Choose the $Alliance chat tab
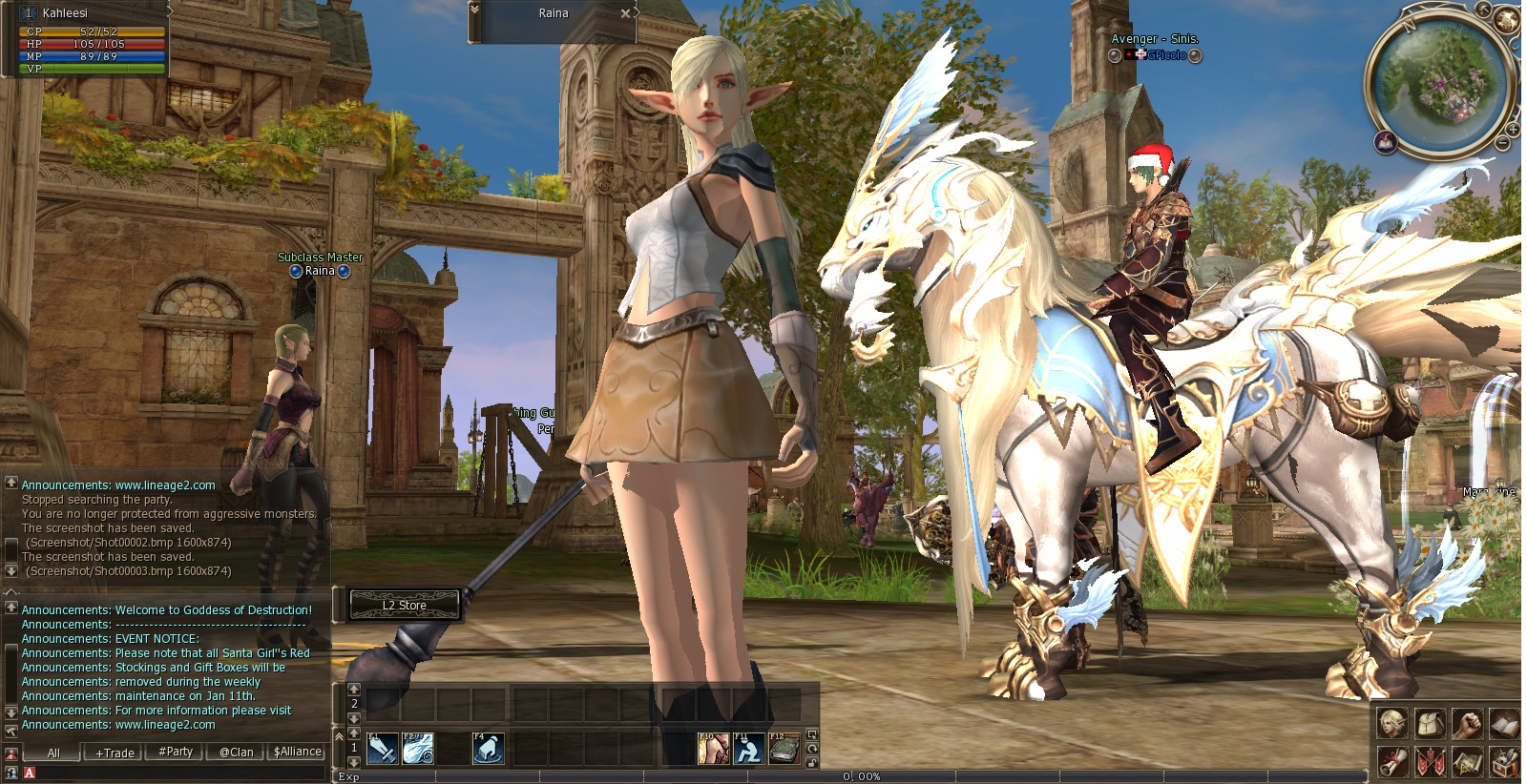 [298, 752]
